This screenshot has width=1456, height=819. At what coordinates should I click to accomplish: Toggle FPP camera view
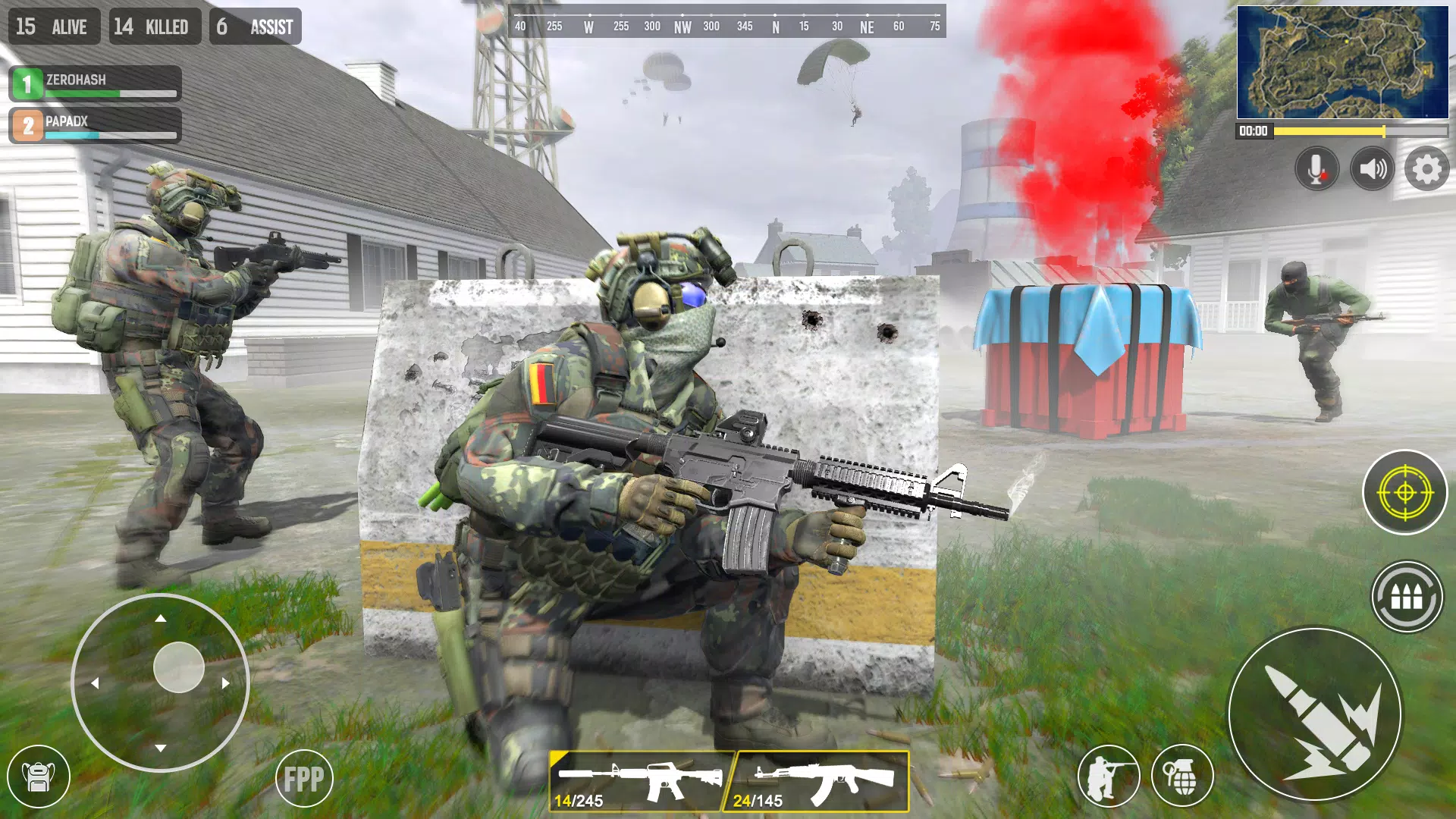(x=301, y=777)
